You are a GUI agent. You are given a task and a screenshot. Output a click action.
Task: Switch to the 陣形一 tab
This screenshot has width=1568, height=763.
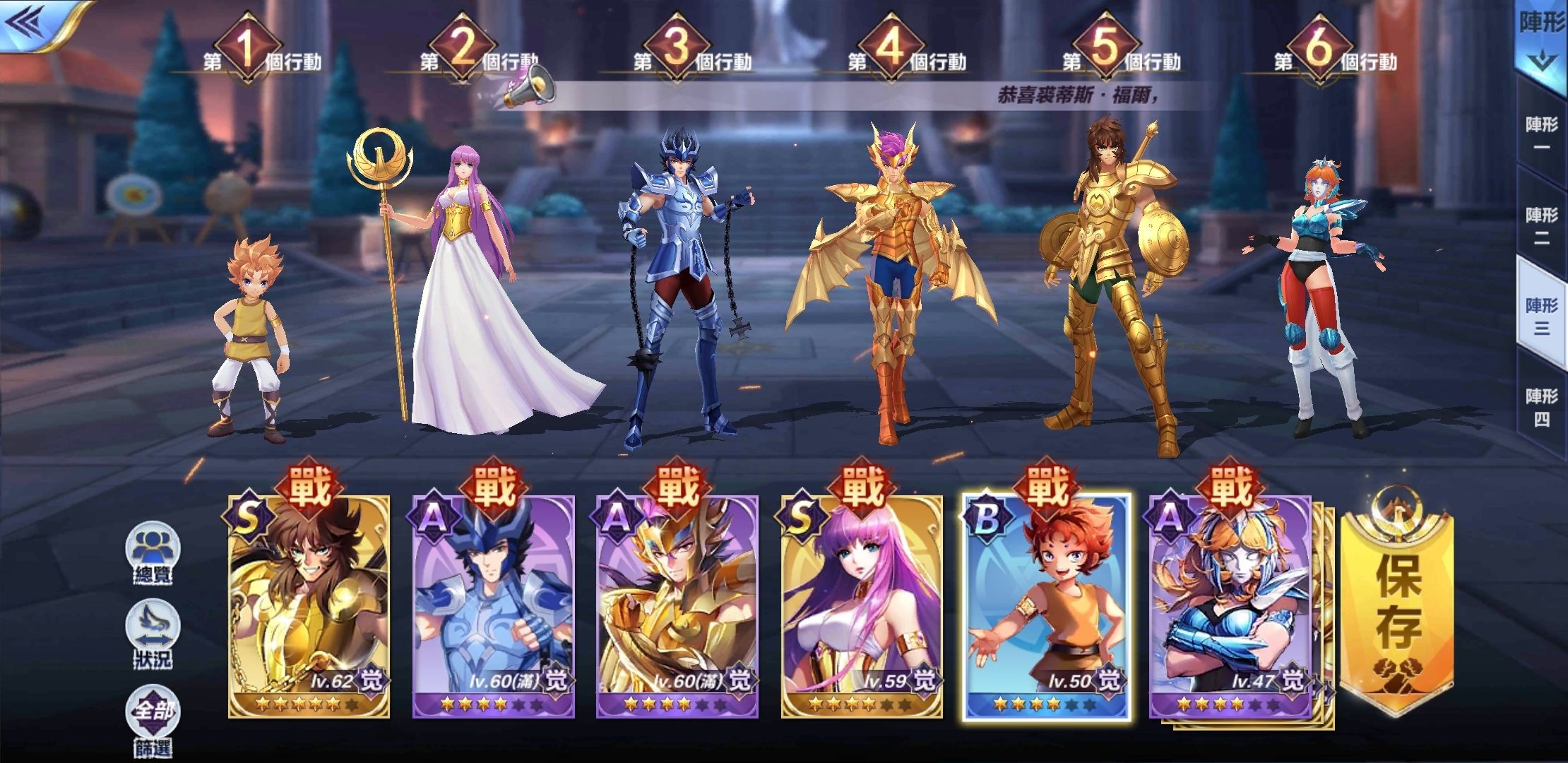coord(1542,134)
